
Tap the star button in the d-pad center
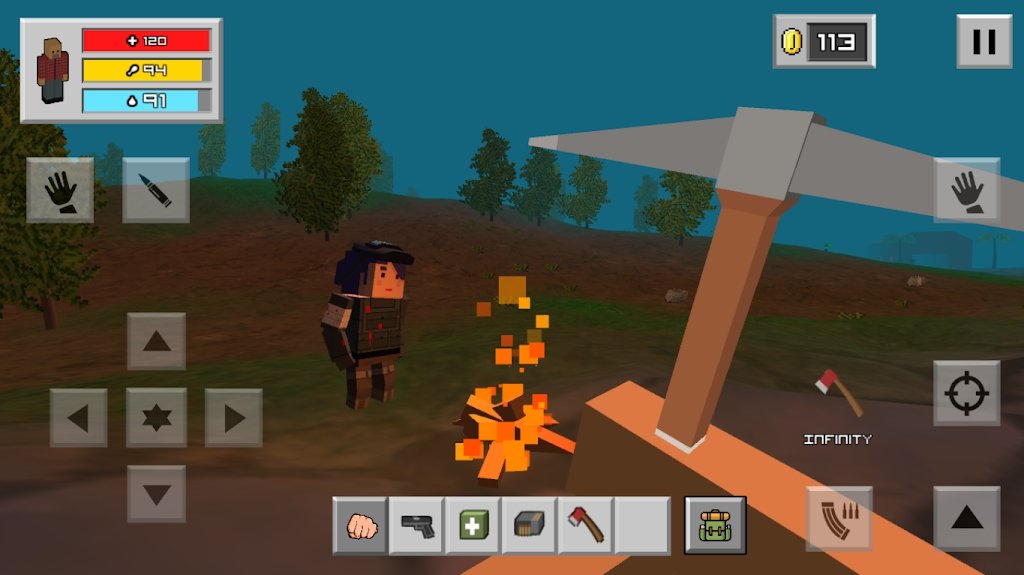[x=156, y=418]
